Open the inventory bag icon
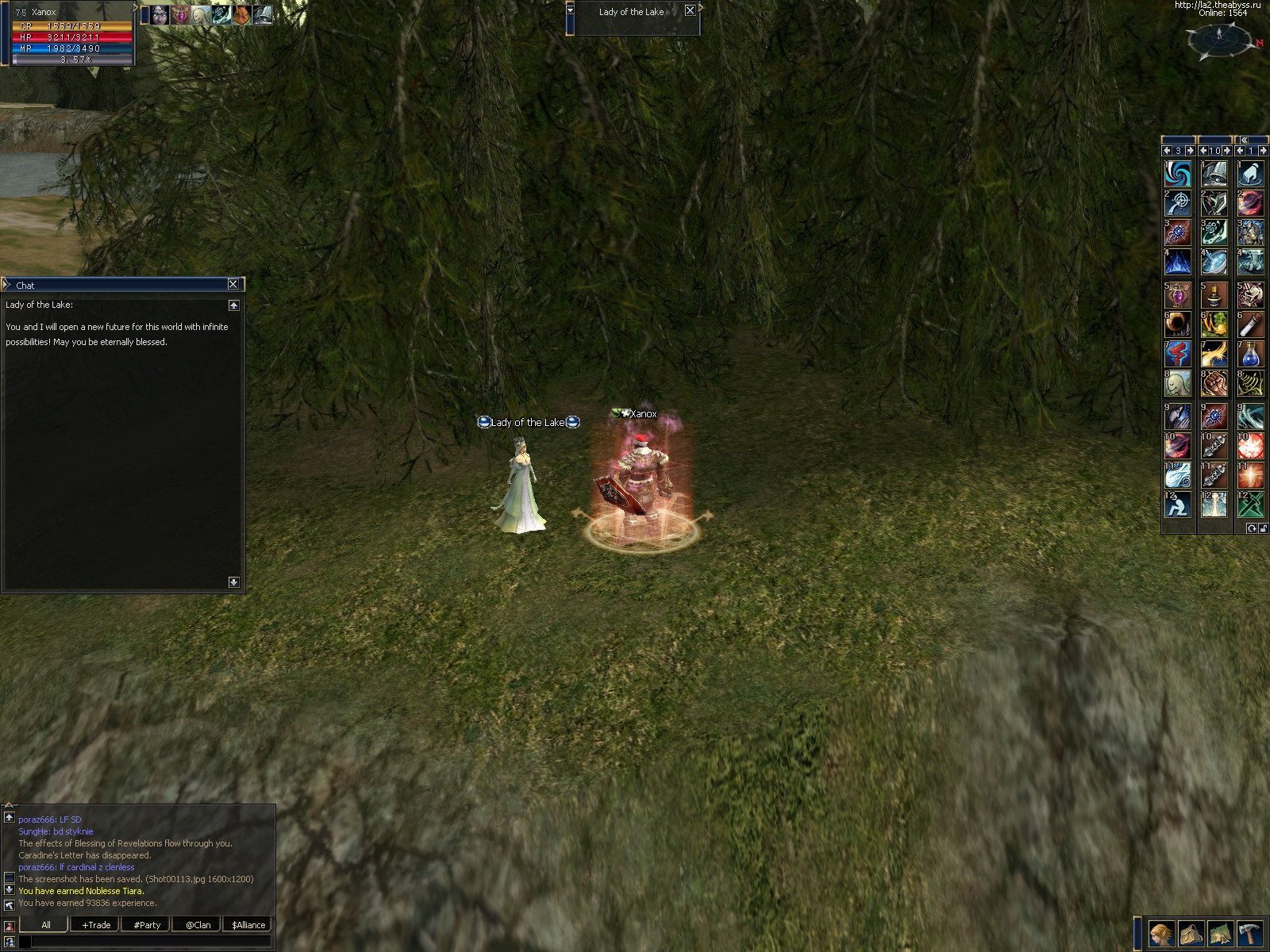Image resolution: width=1270 pixels, height=952 pixels. [1191, 934]
